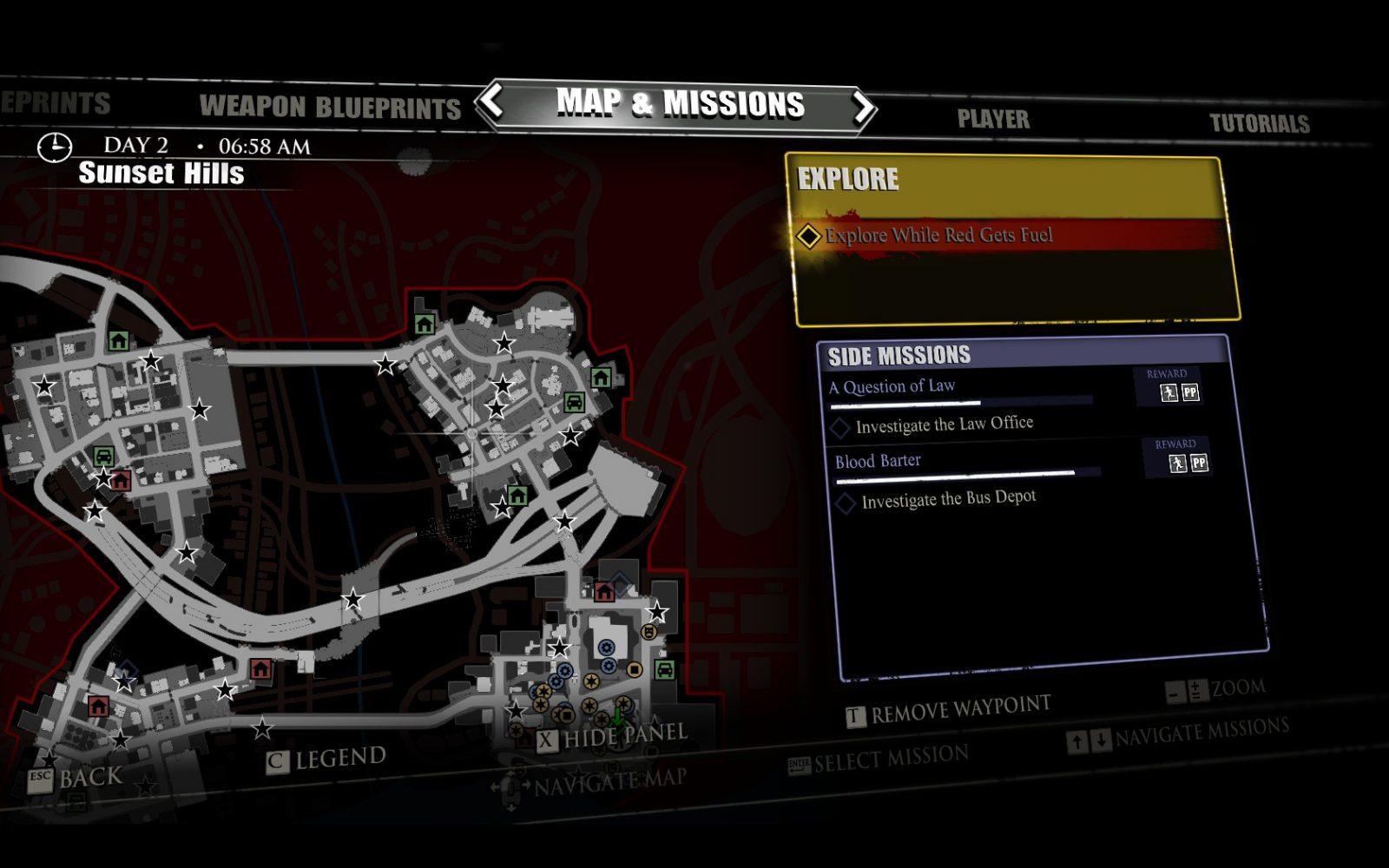The height and width of the screenshot is (868, 1389).
Task: Click the left arrow beside Map & Missions
Action: [x=492, y=101]
